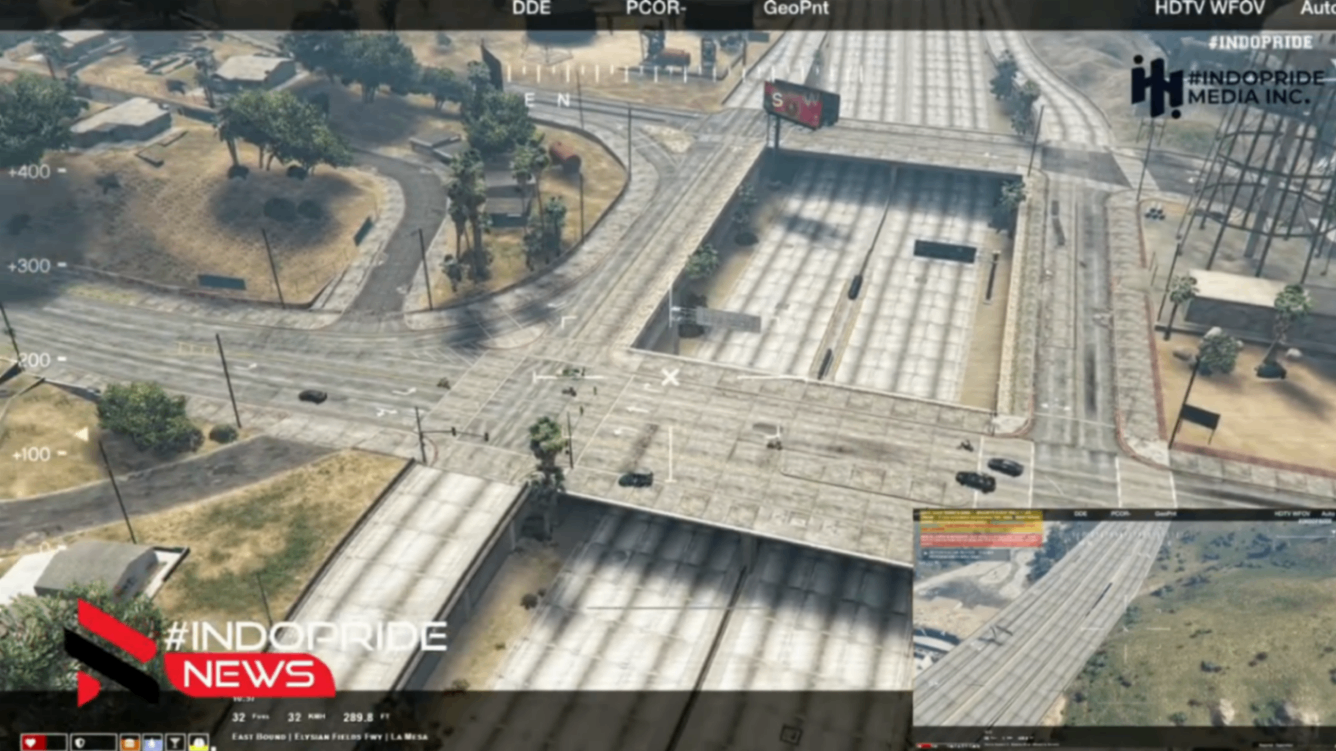
Task: Click the #INDOPRIDE NEWS logo banner
Action: (250, 660)
